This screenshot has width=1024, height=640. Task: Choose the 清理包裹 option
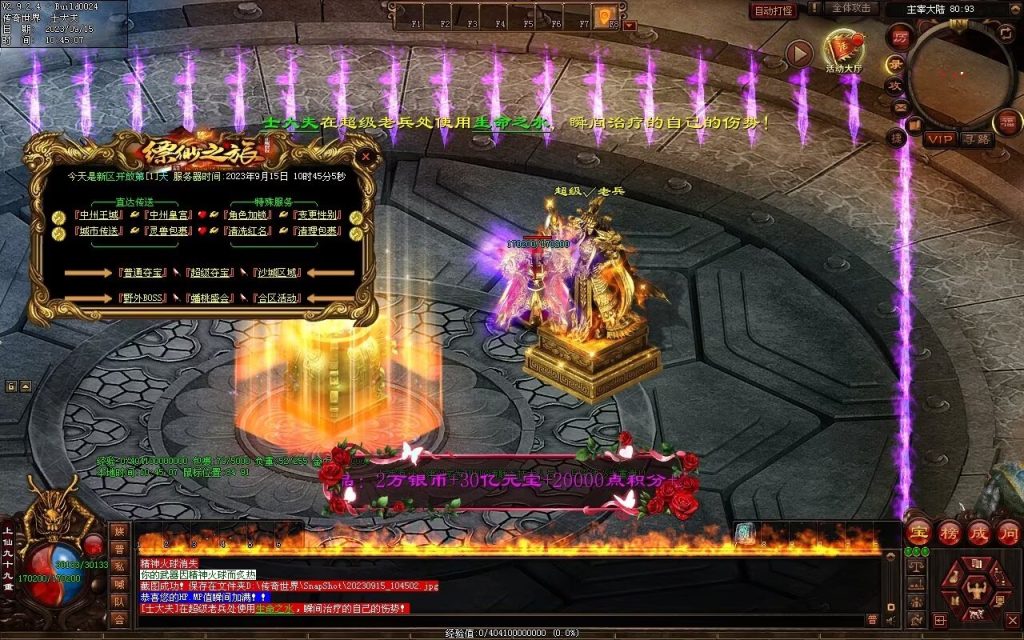click(316, 231)
